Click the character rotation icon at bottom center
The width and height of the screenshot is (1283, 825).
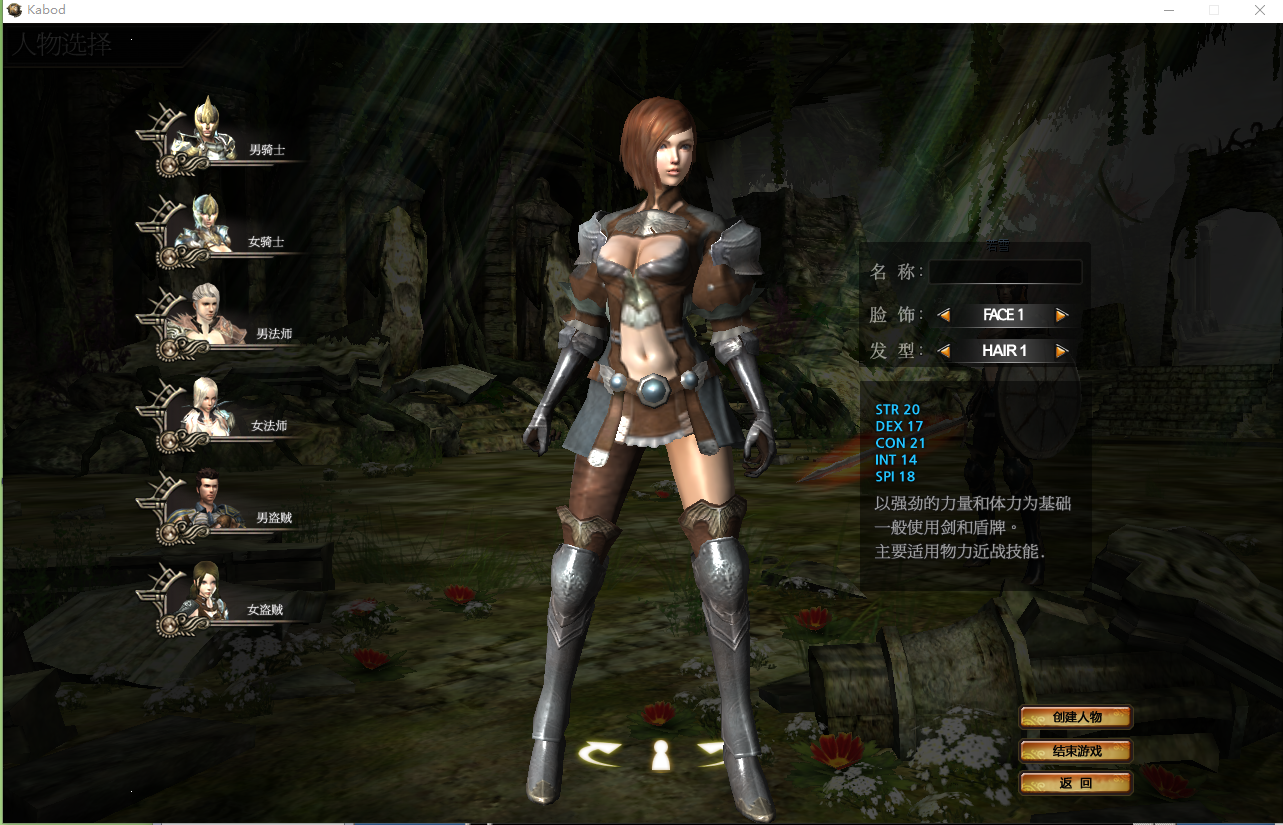(x=660, y=756)
